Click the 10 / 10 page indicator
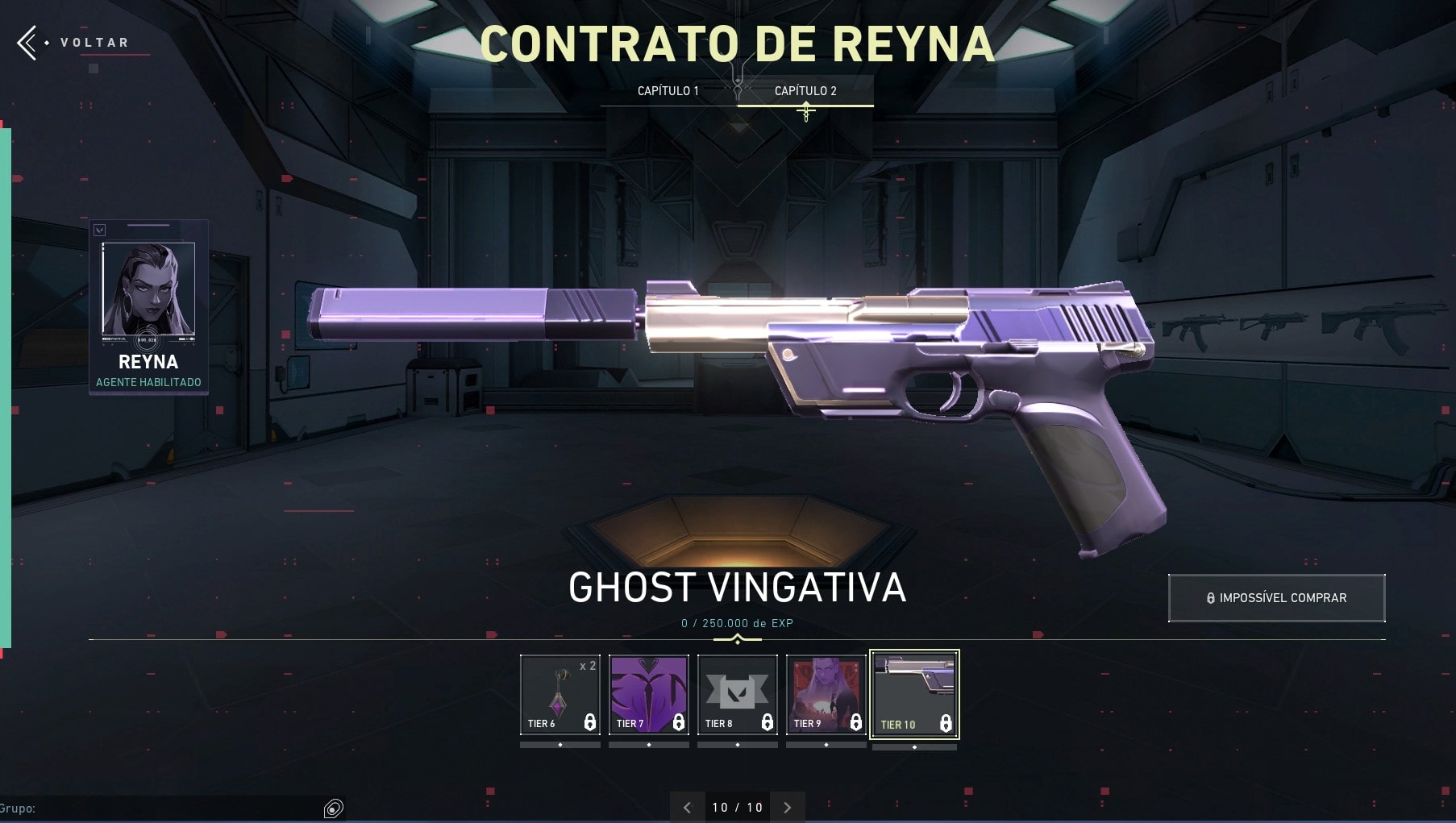Viewport: 1456px width, 823px height. pyautogui.click(x=737, y=806)
